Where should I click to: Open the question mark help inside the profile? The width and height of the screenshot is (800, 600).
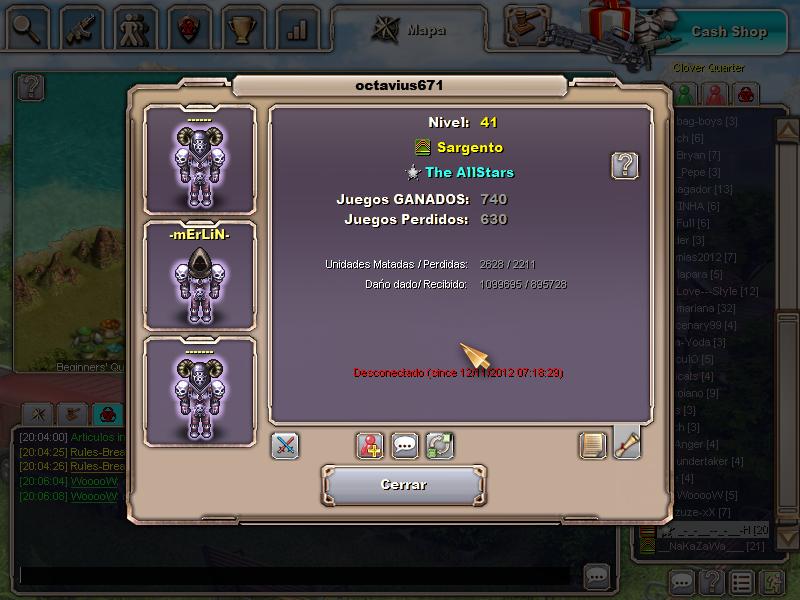pyautogui.click(x=625, y=165)
